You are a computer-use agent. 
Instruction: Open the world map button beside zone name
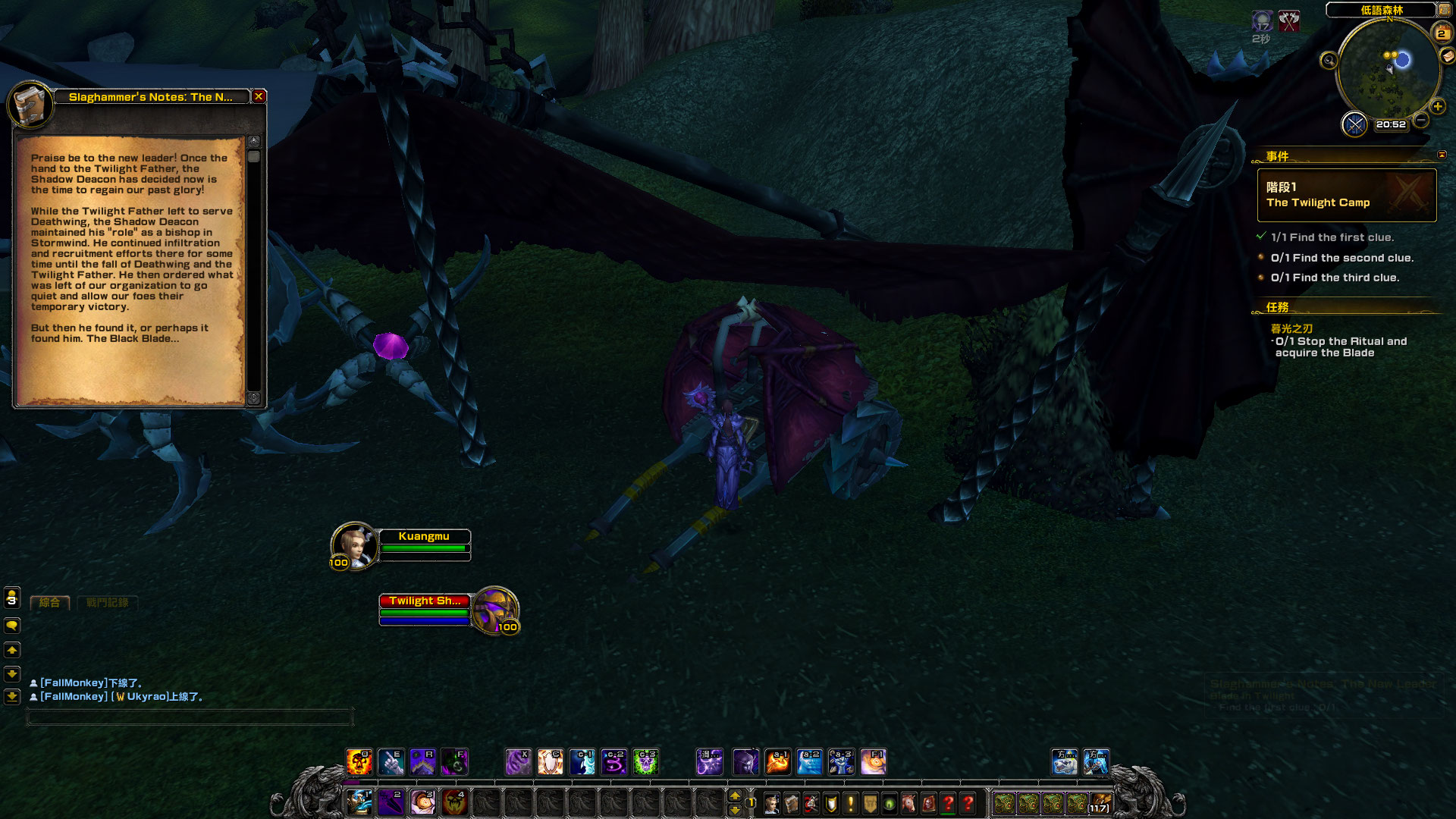tap(1445, 10)
